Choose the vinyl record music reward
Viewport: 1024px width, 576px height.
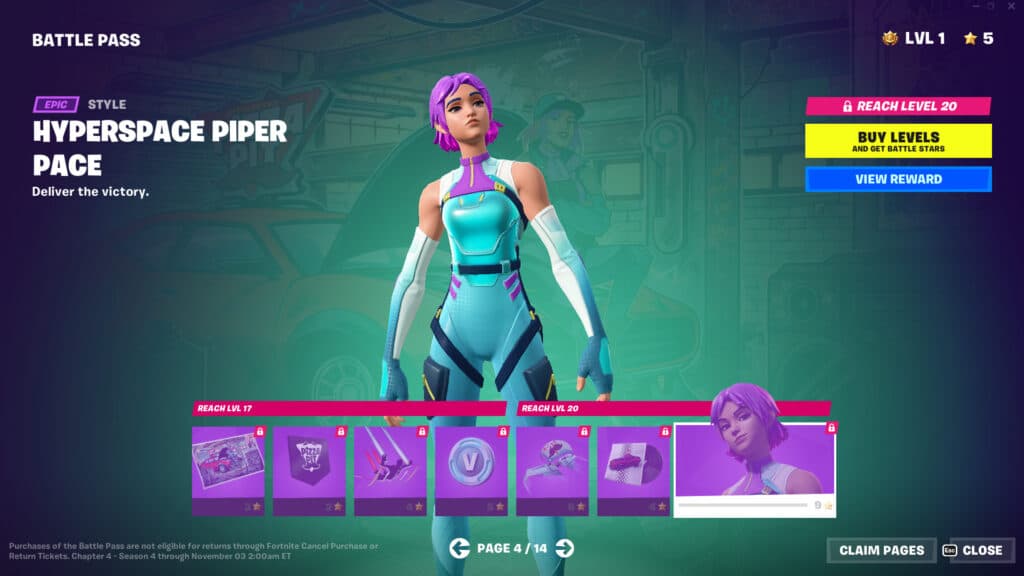coord(634,464)
